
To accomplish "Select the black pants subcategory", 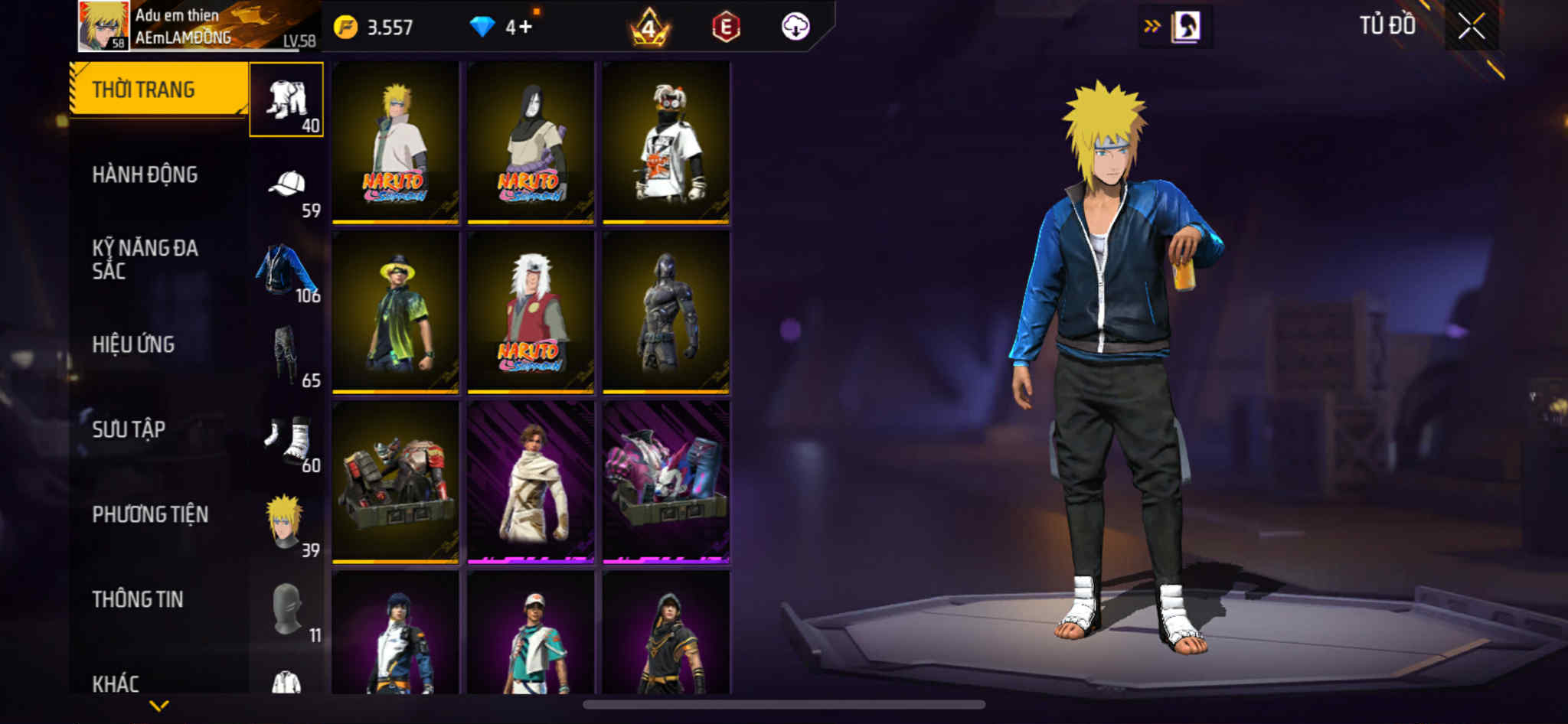I will click(x=286, y=355).
